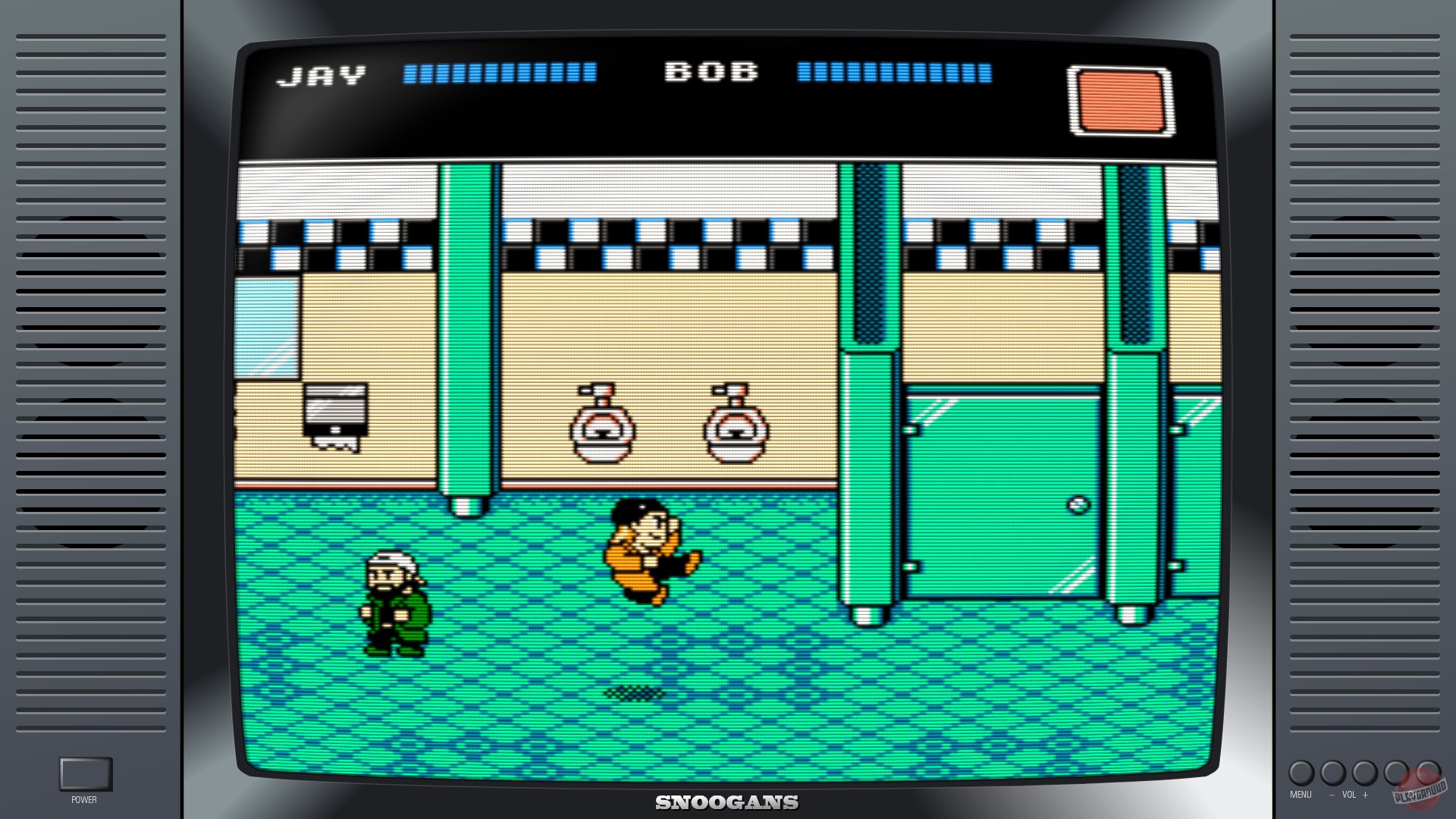Select the BOB name label
Screen dimensions: 1456x819
711,72
